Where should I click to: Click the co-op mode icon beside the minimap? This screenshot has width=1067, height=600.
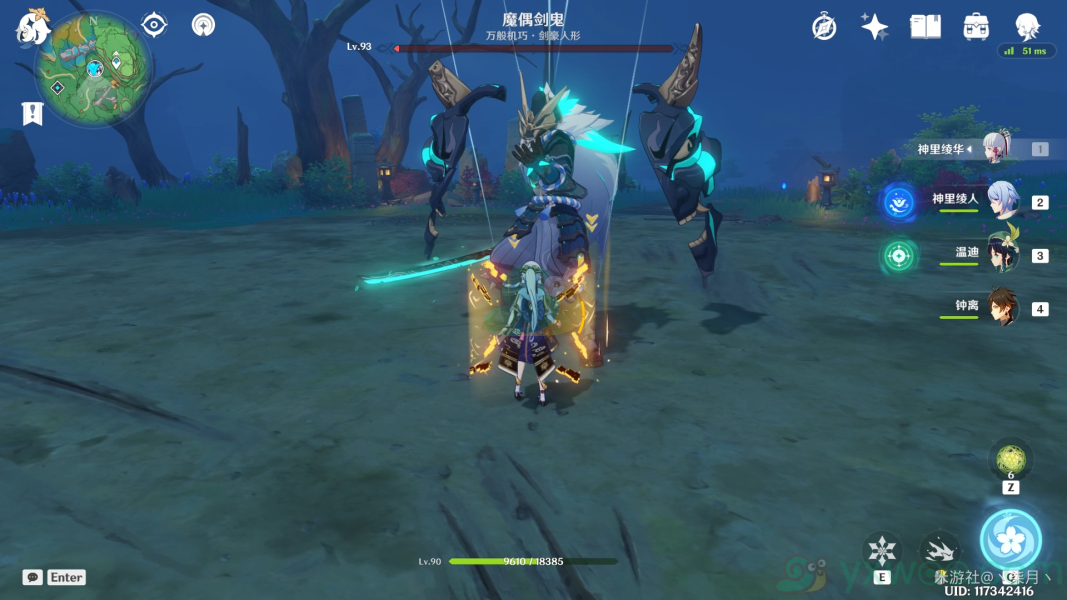(x=203, y=24)
